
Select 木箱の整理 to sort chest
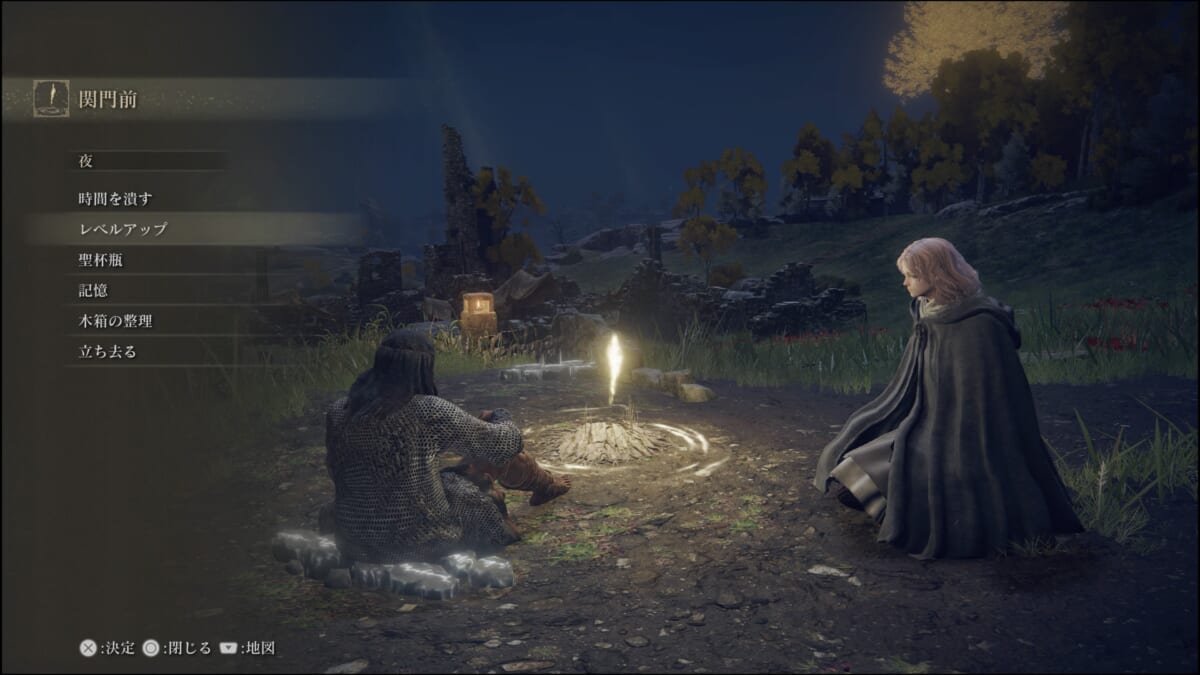click(x=116, y=321)
